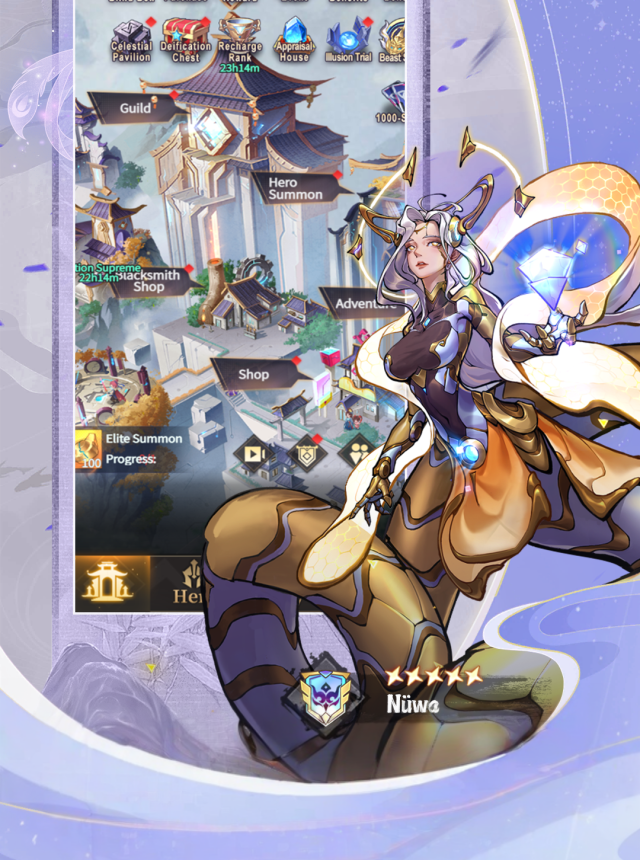Open the Guild building label

tap(137, 108)
